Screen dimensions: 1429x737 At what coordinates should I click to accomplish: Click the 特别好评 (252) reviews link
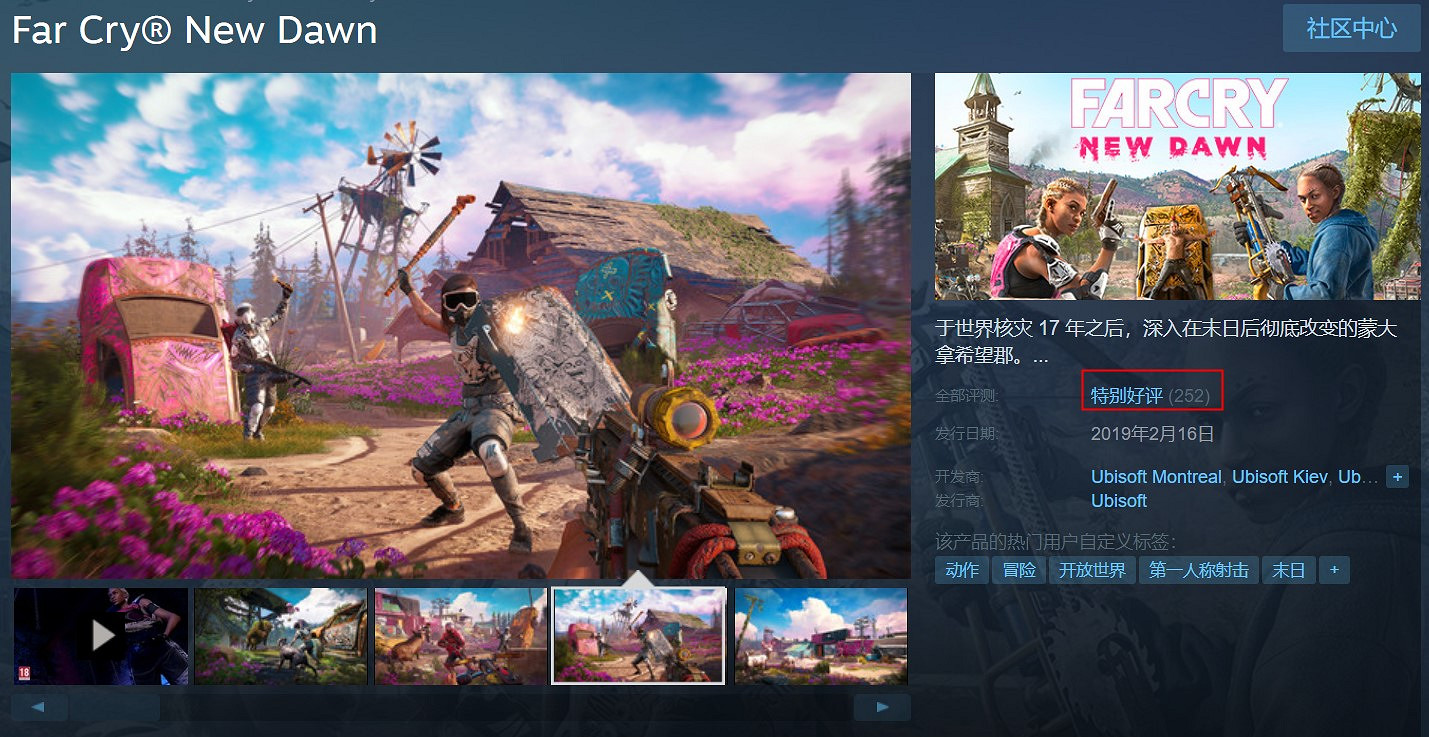click(x=1152, y=393)
